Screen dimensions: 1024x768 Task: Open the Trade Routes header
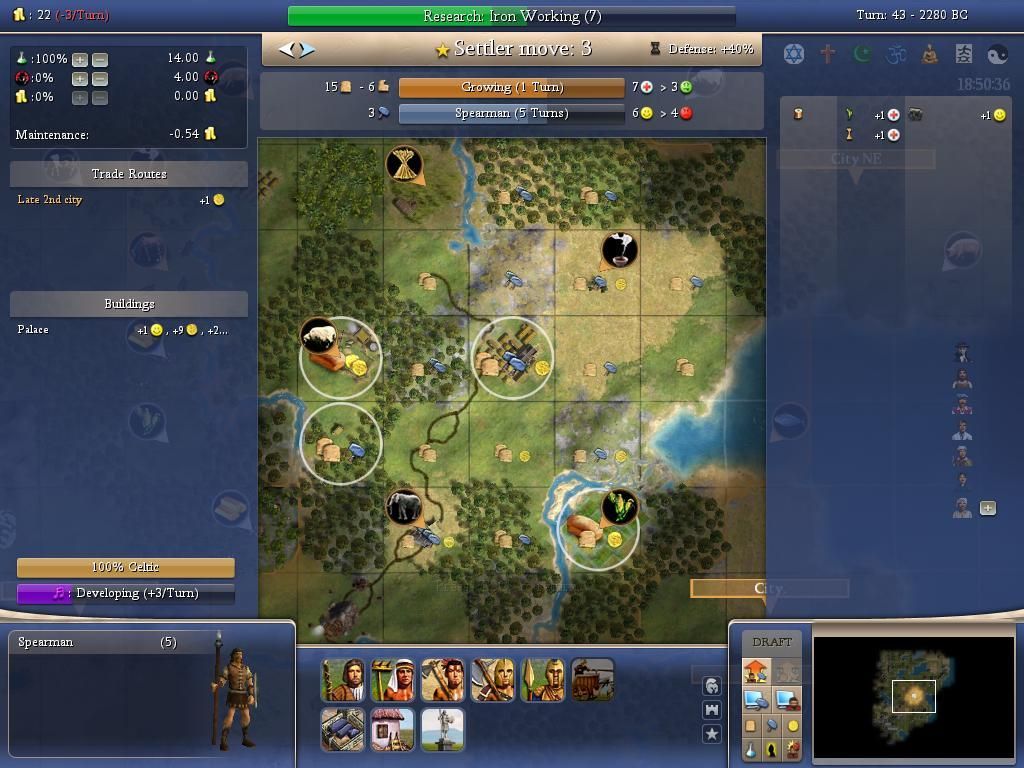pyautogui.click(x=129, y=174)
